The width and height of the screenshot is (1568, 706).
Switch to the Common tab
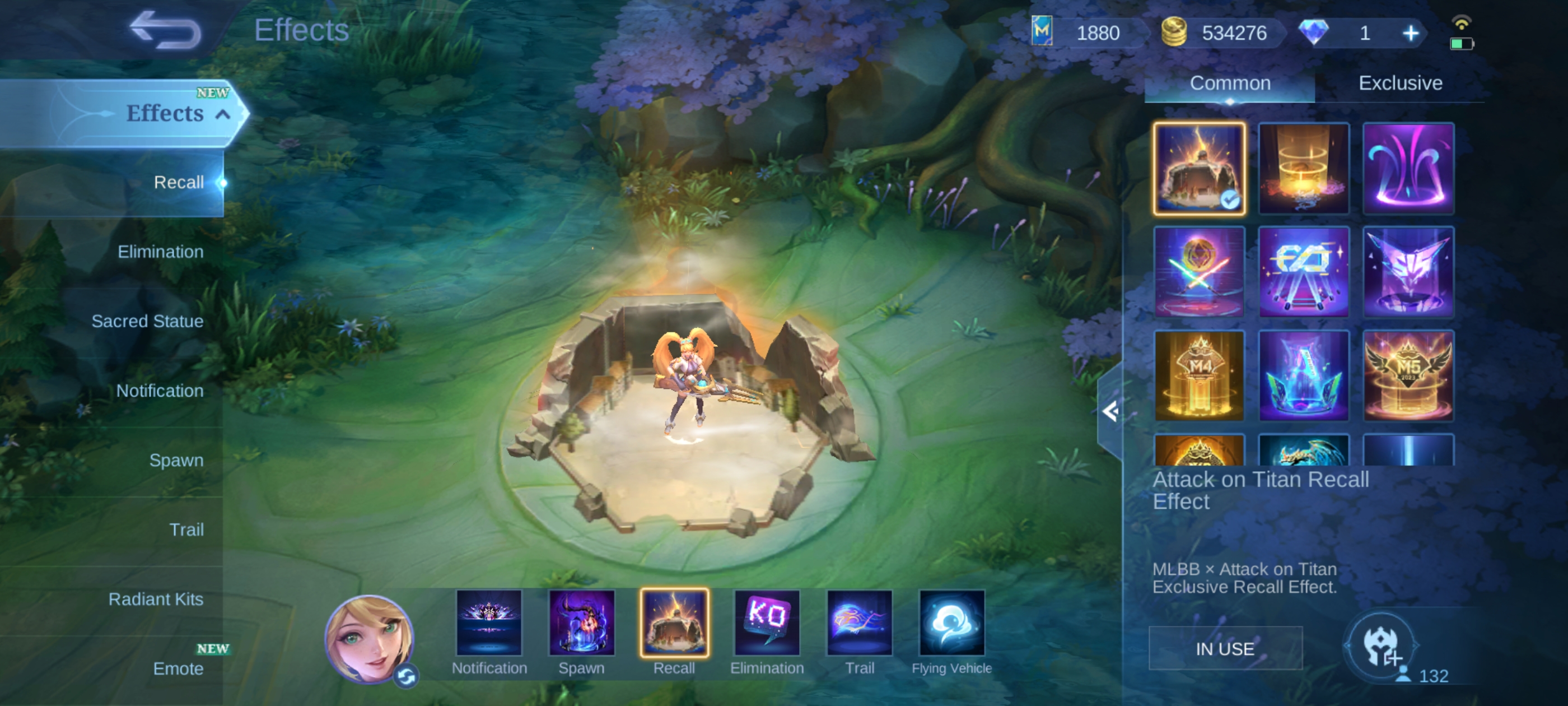(1230, 83)
